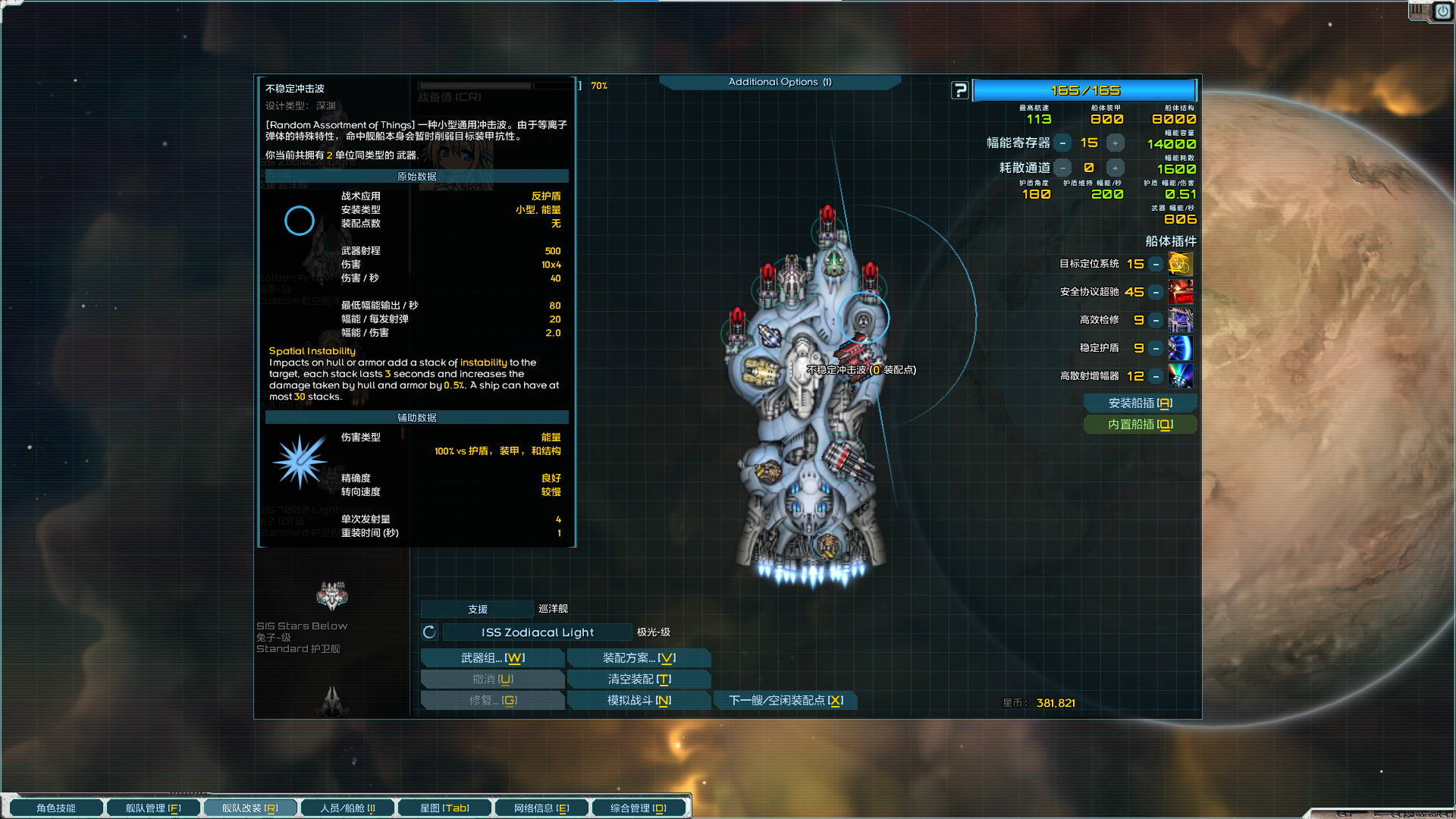This screenshot has height=819, width=1456.
Task: Open 安装船插 to add hullmods
Action: click(1140, 403)
